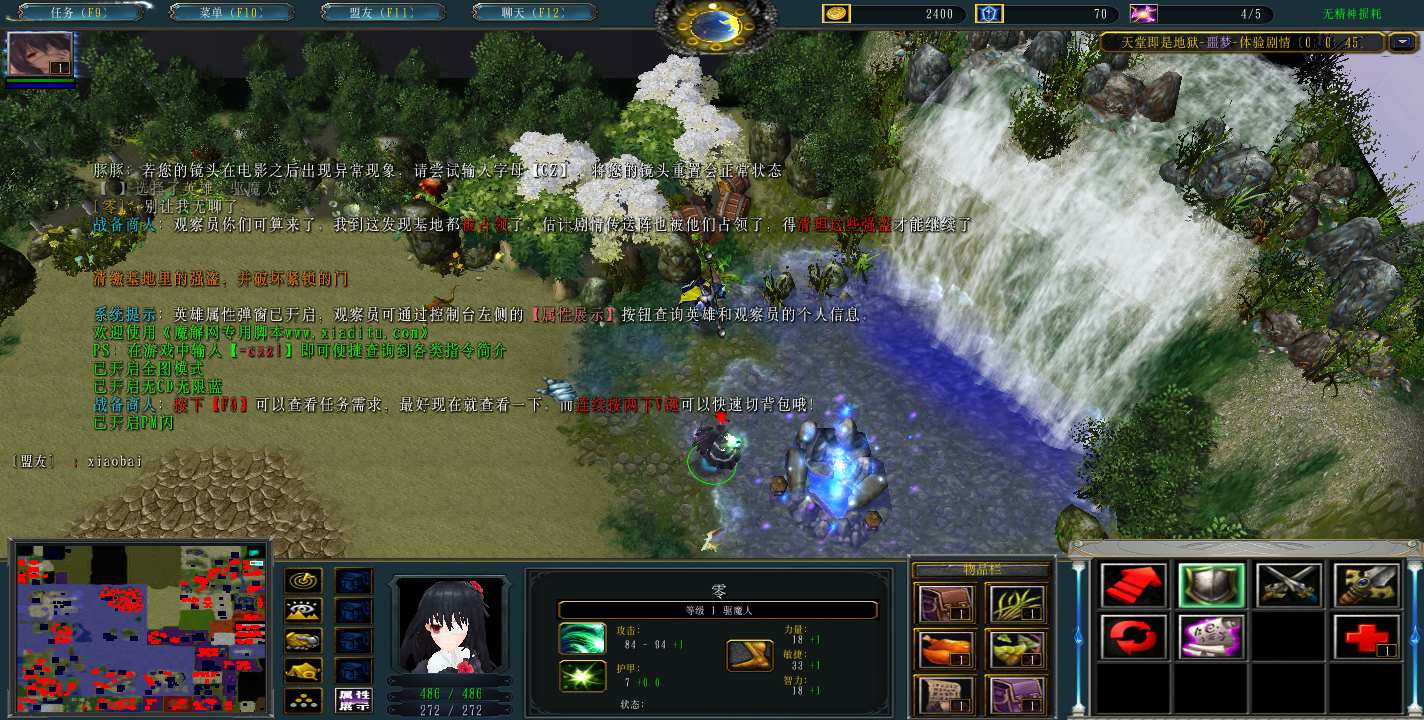Click the shield Hold Position command
This screenshot has width=1424, height=720.
(x=1211, y=586)
